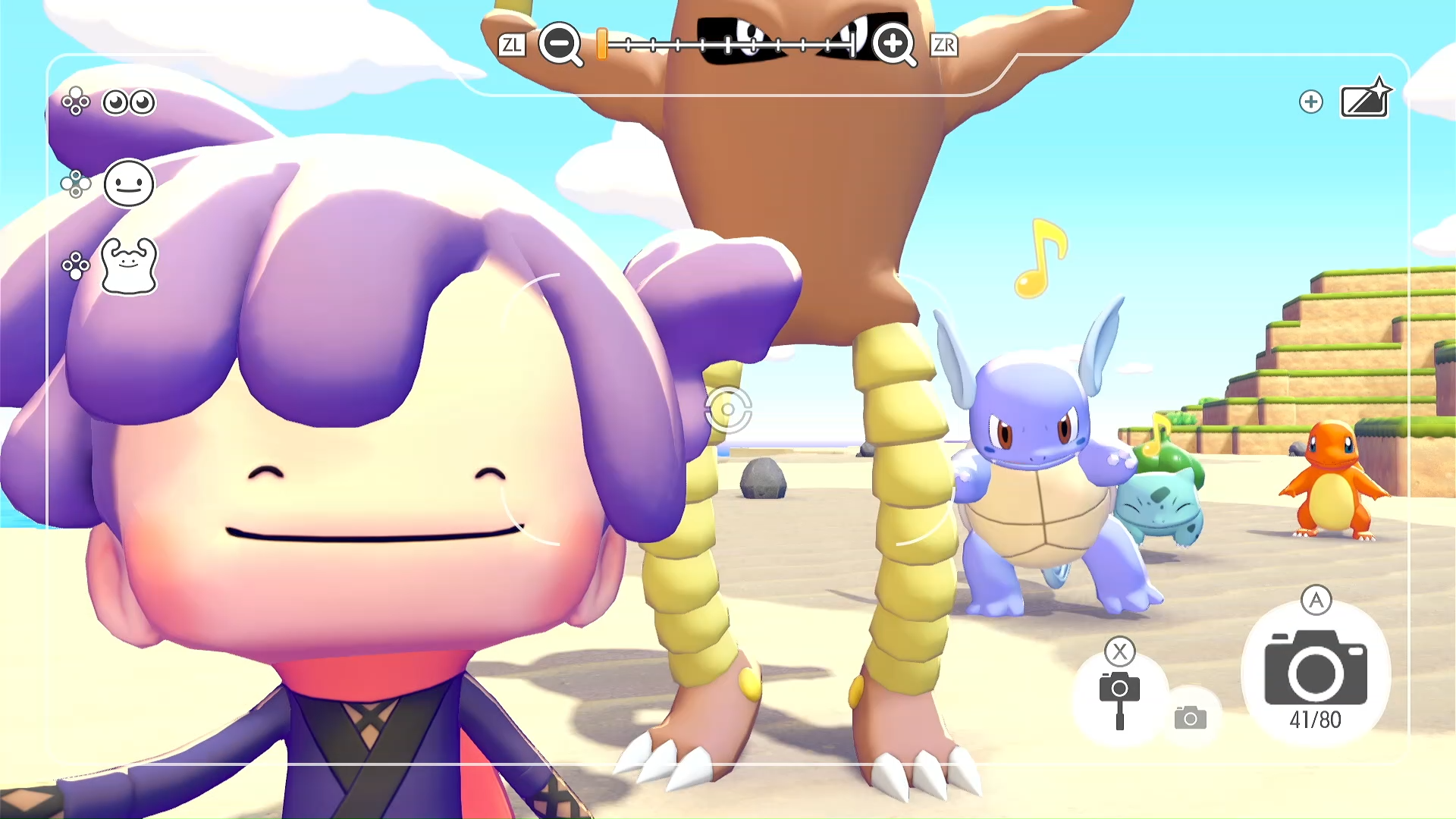Image resolution: width=1456 pixels, height=819 pixels.
Task: Toggle selfie mode with the X control
Action: 1120,652
